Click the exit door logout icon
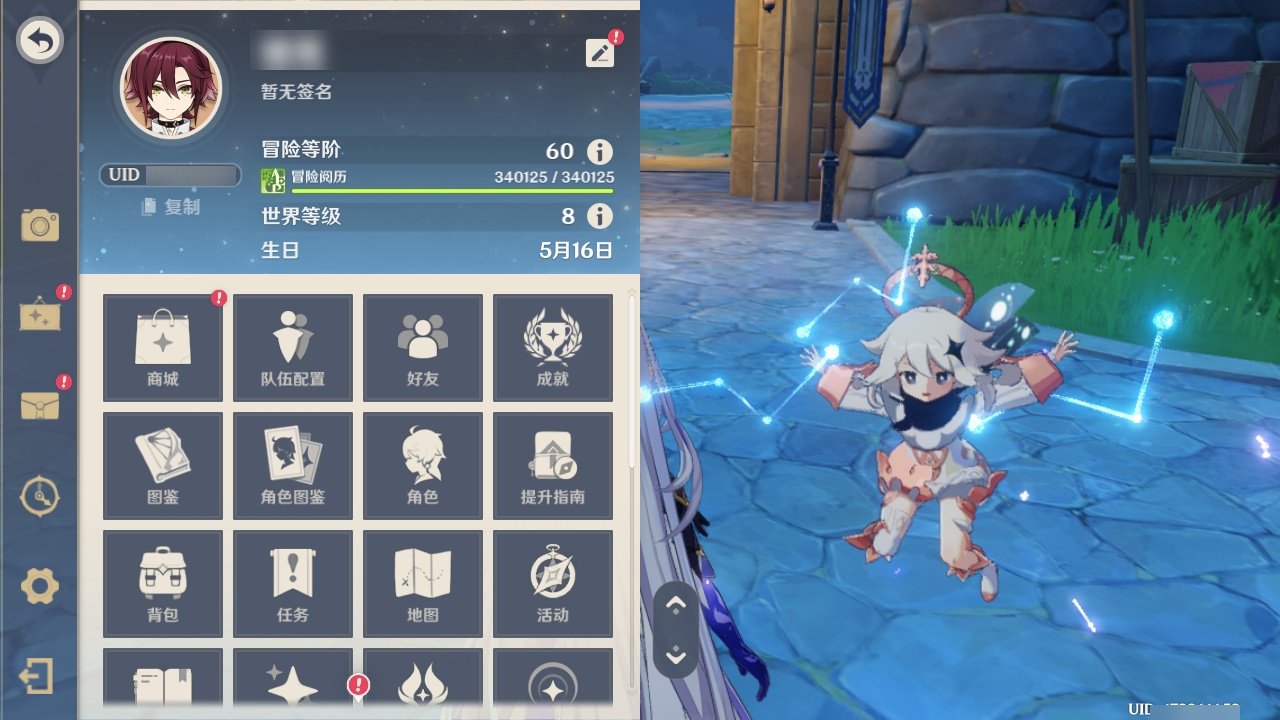Viewport: 1280px width, 720px height. tap(37, 676)
